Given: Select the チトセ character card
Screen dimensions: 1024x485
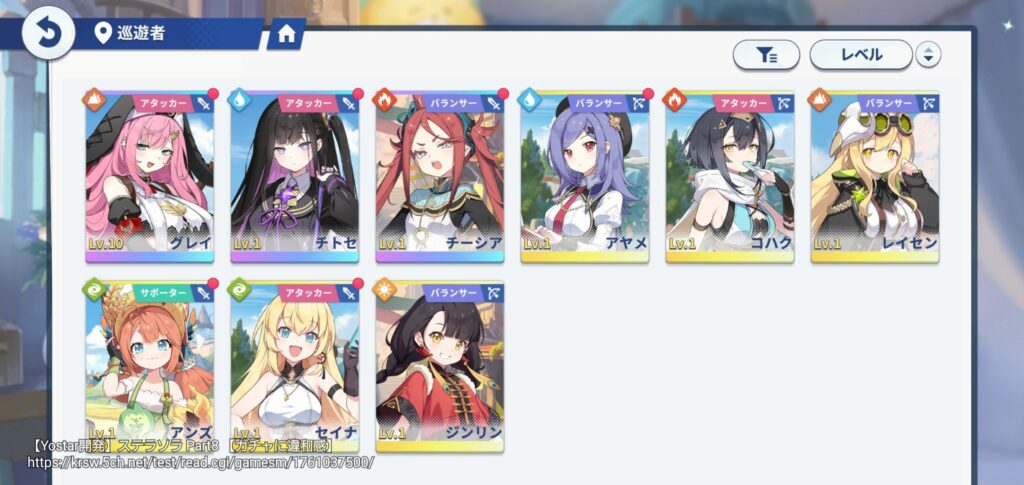Looking at the screenshot, I should click(294, 176).
